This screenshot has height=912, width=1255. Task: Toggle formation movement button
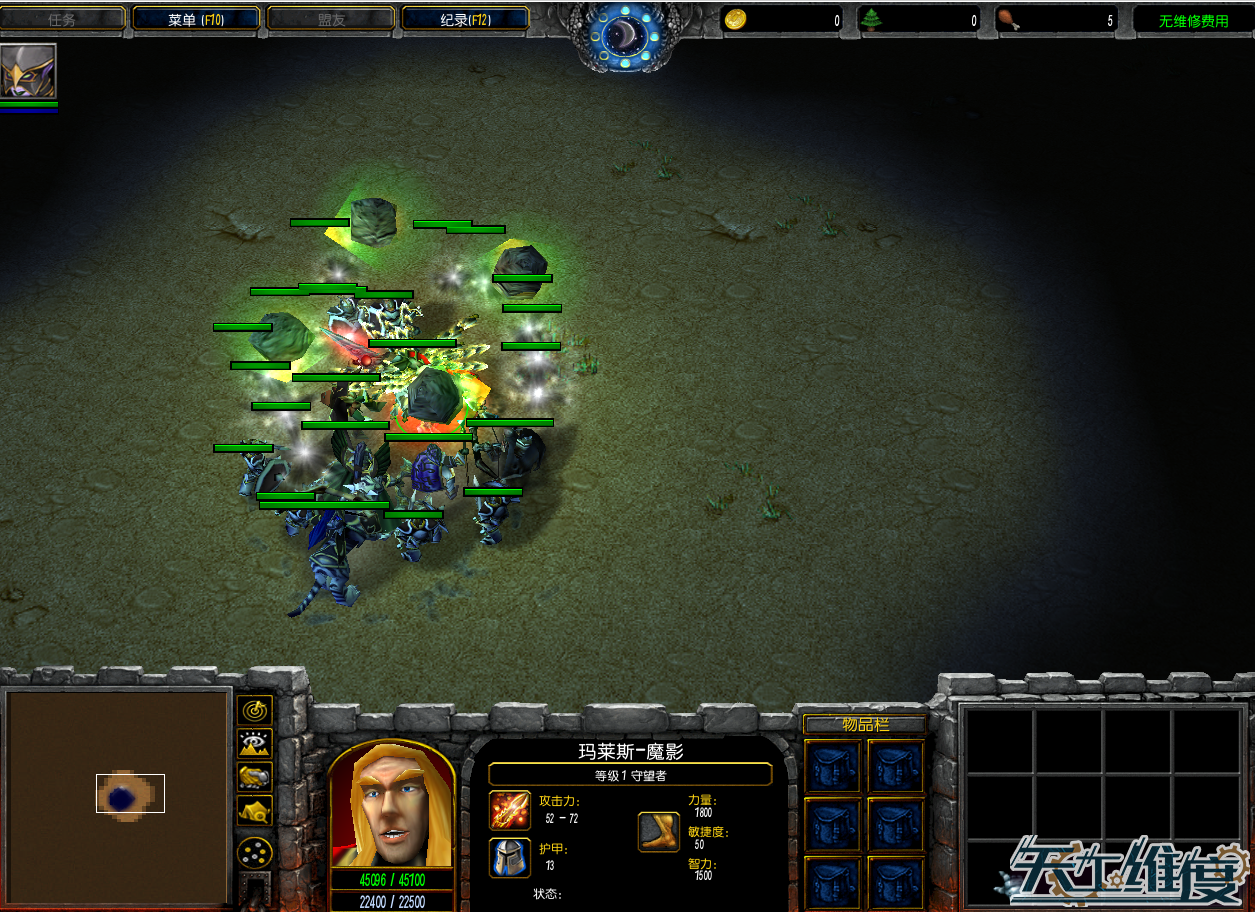[257, 852]
